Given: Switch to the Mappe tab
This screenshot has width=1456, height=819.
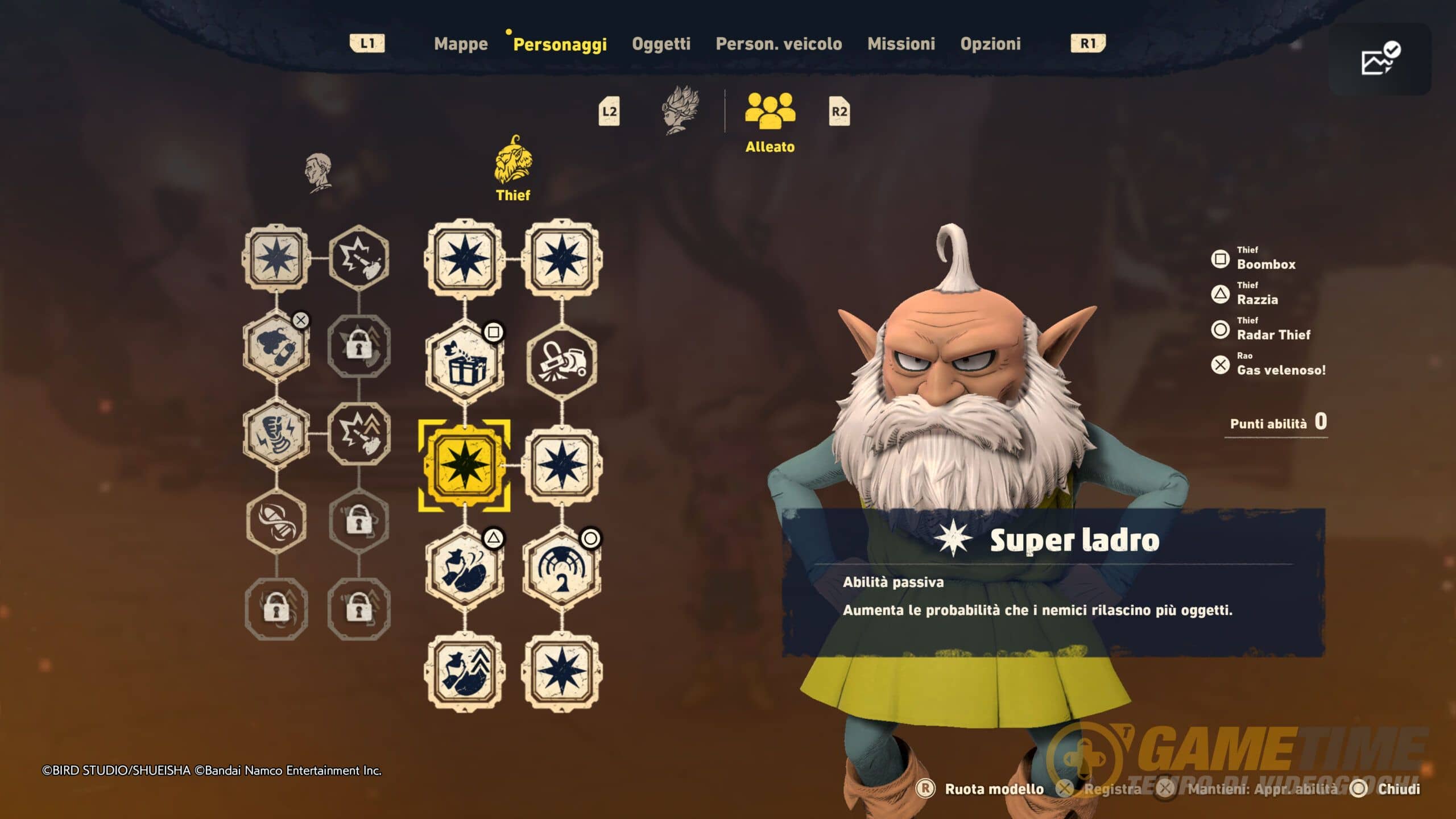Looking at the screenshot, I should point(461,44).
